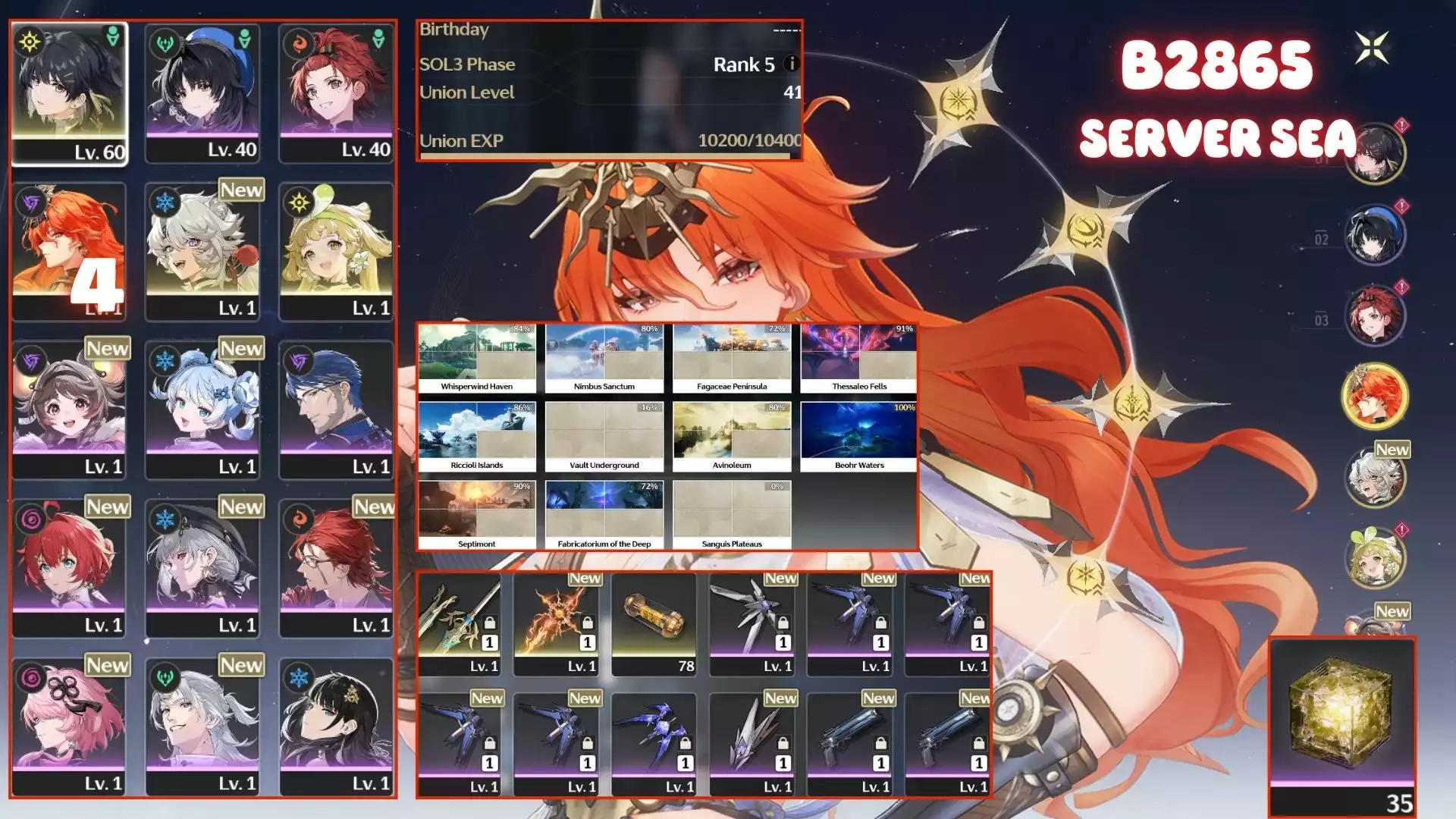Viewport: 1456px width, 819px height.
Task: Open the Septimont region thumbnail
Action: [x=476, y=516]
